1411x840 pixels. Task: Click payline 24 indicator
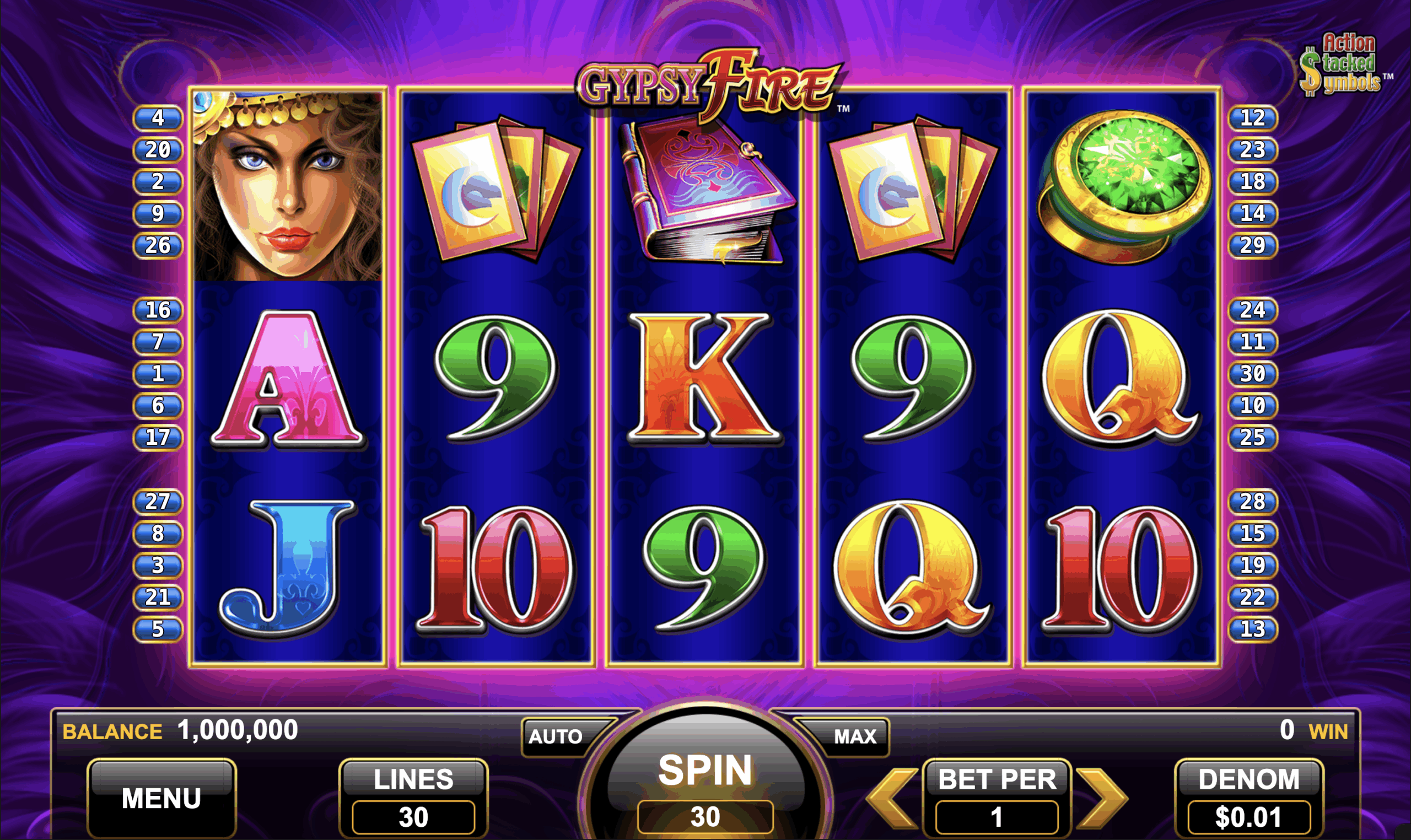point(1252,310)
